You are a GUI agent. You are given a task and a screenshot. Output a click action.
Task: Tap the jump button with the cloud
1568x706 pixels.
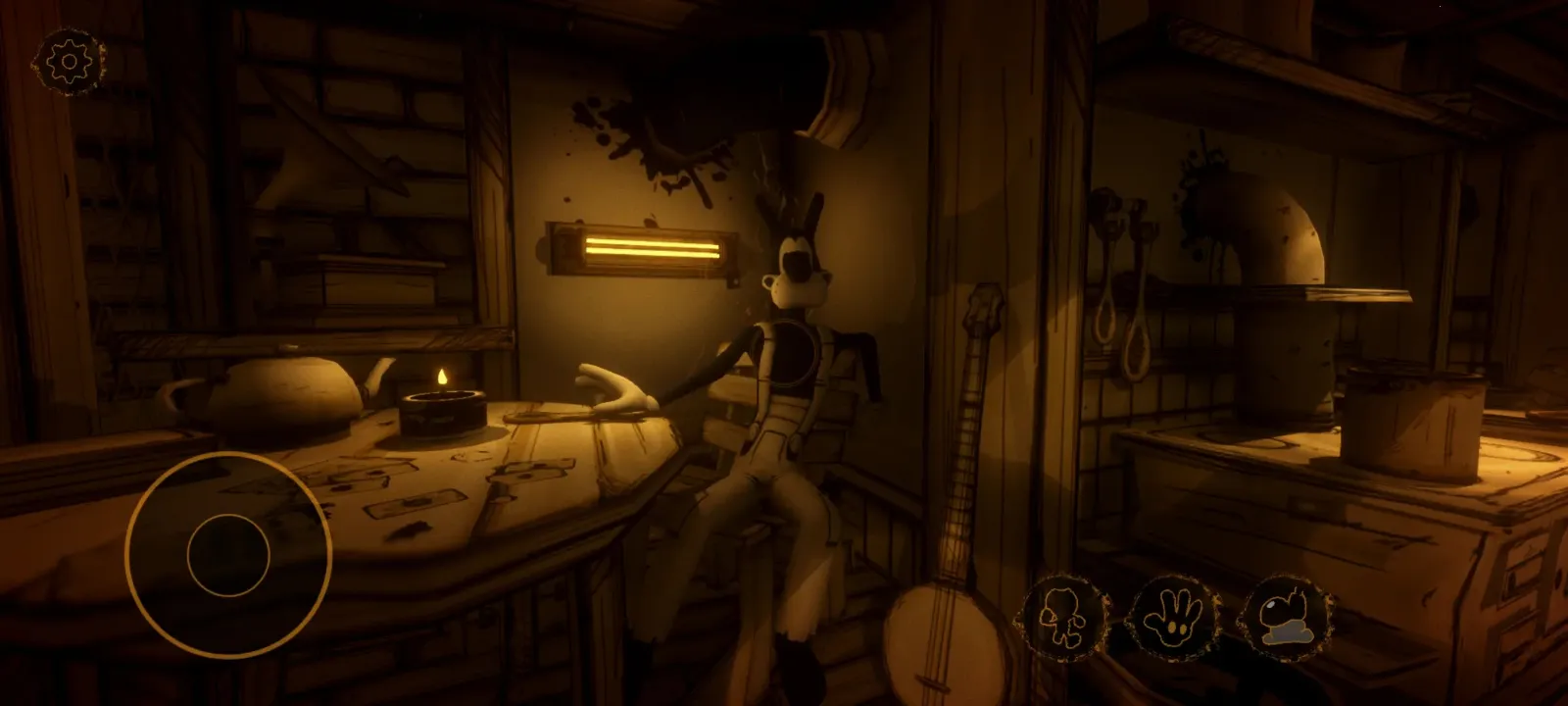[x=1287, y=617]
